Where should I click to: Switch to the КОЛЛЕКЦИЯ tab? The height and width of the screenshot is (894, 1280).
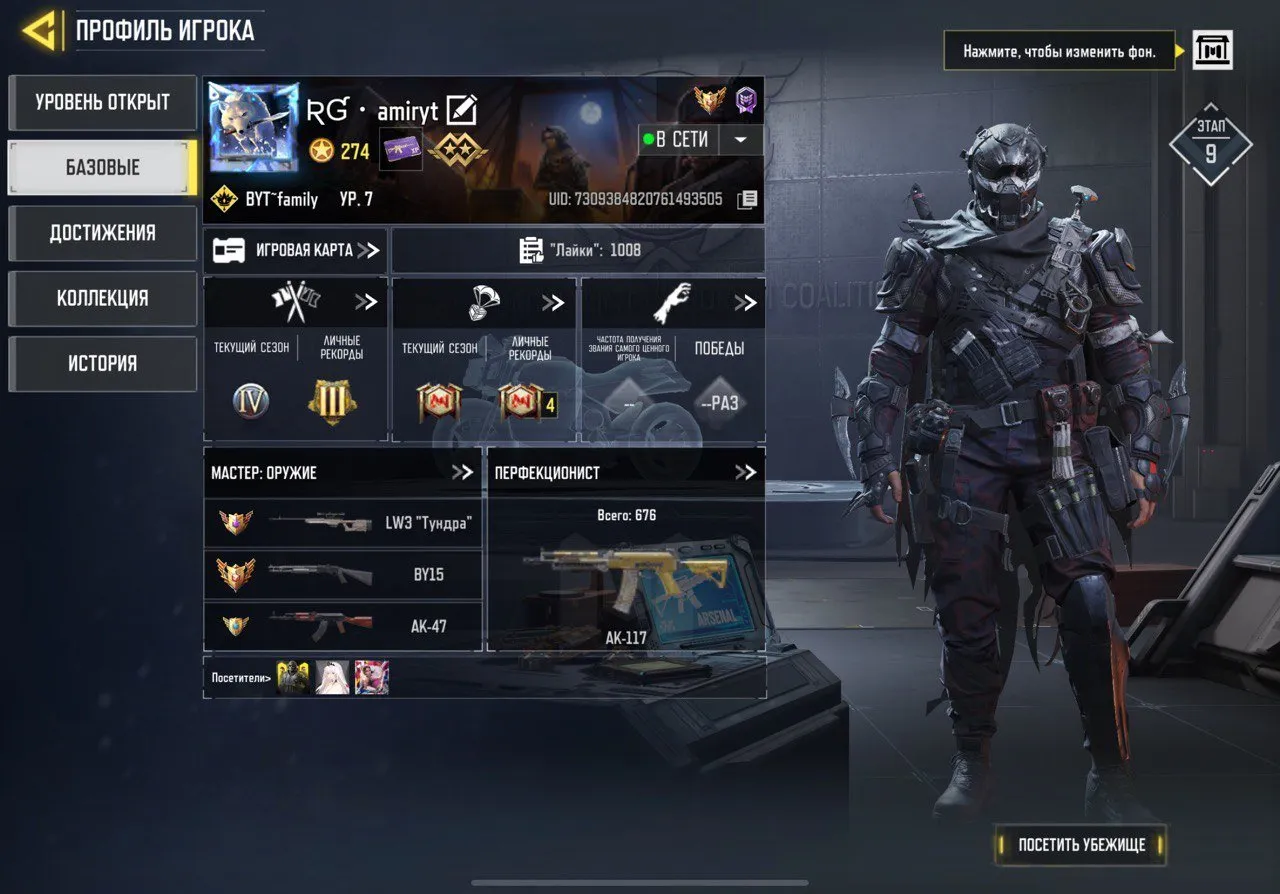101,298
